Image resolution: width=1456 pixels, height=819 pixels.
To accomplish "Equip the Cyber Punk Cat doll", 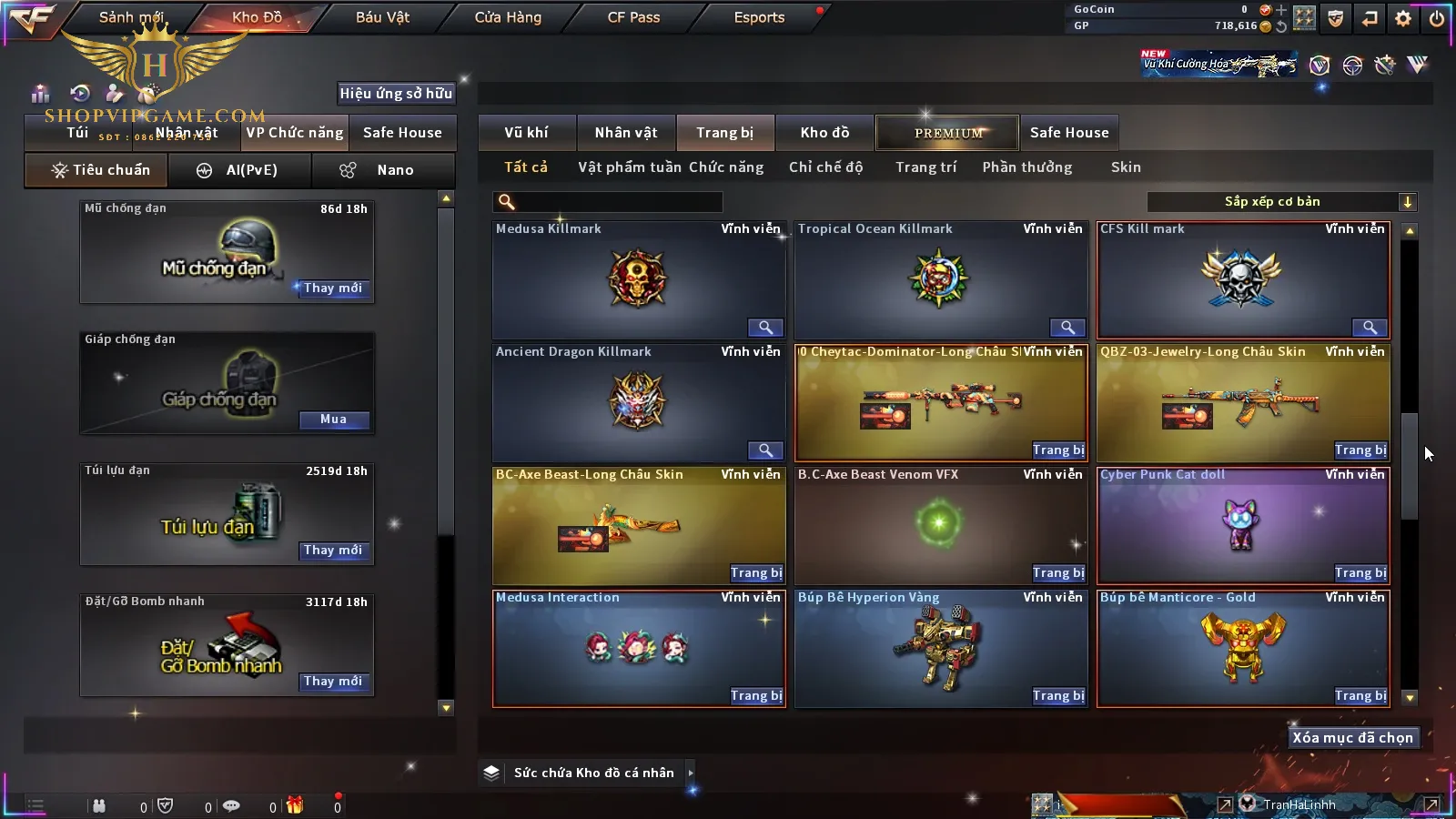I will click(x=1360, y=573).
